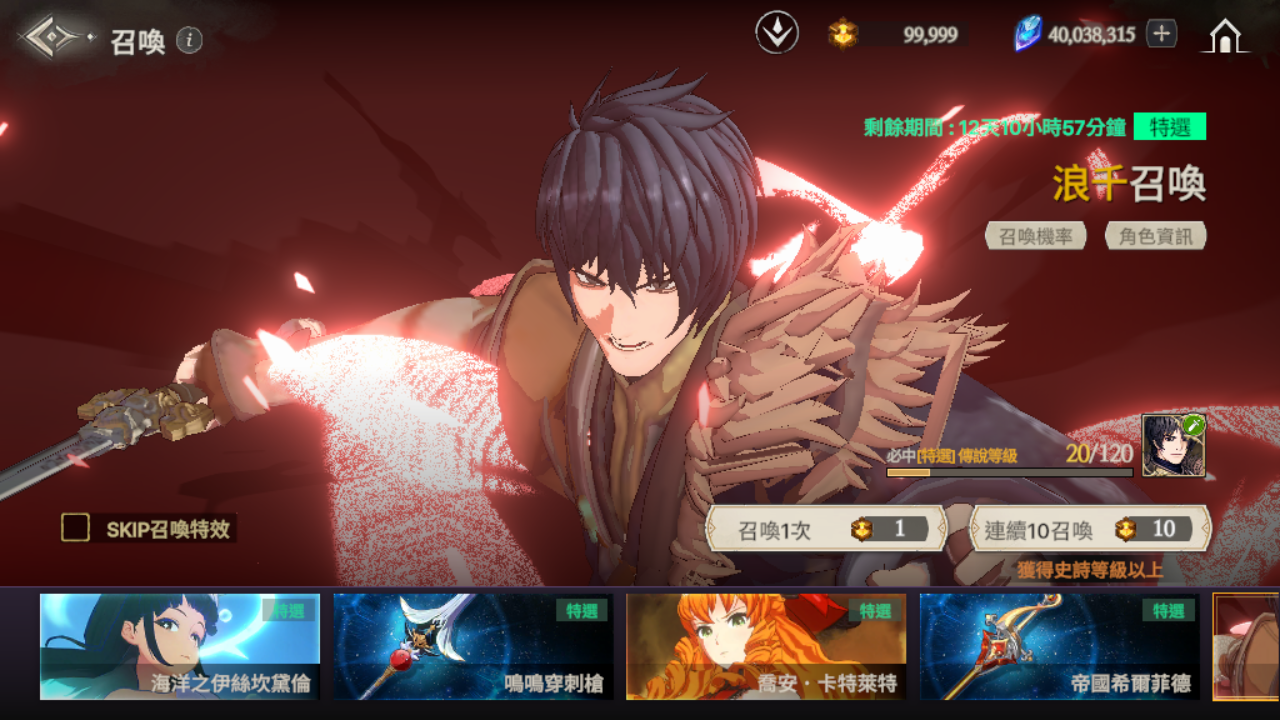Screen dimensions: 1280x720
Task: Perform 10 consecutive summons (連續10召喚)
Action: [x=1090, y=530]
